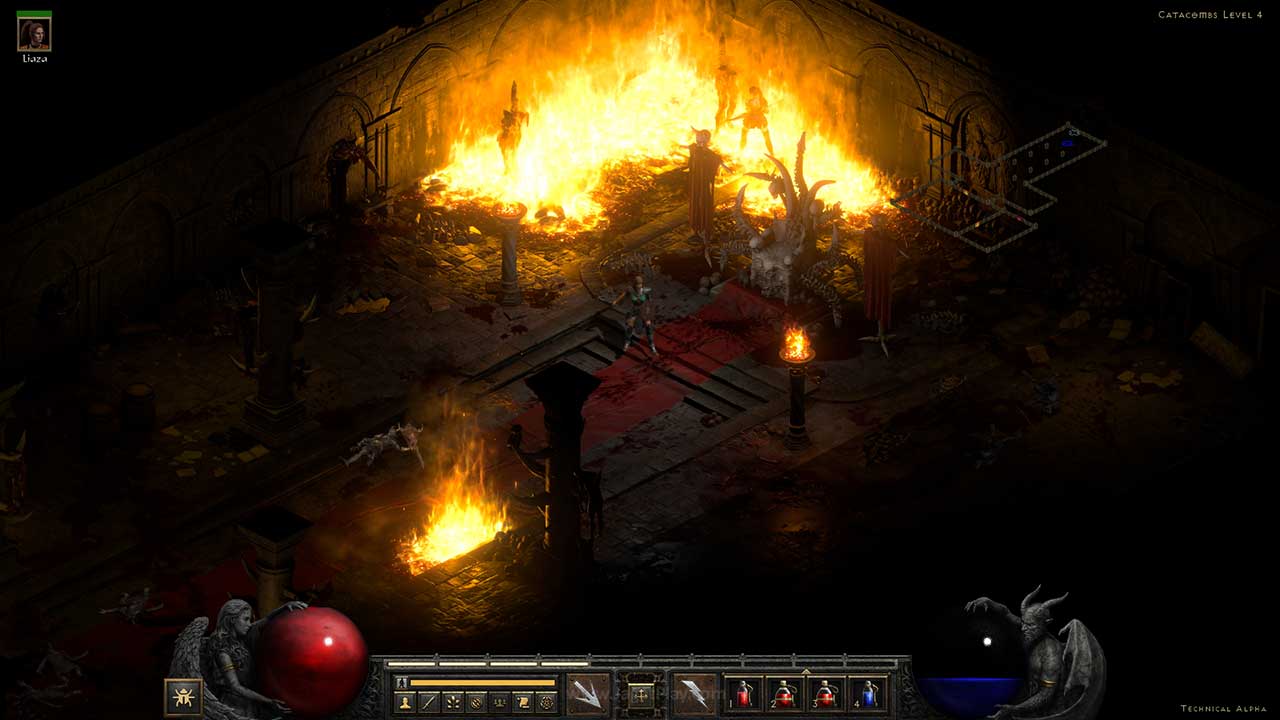Click the scarab beetle button
Viewport: 1280px width, 720px height.
coord(183,696)
